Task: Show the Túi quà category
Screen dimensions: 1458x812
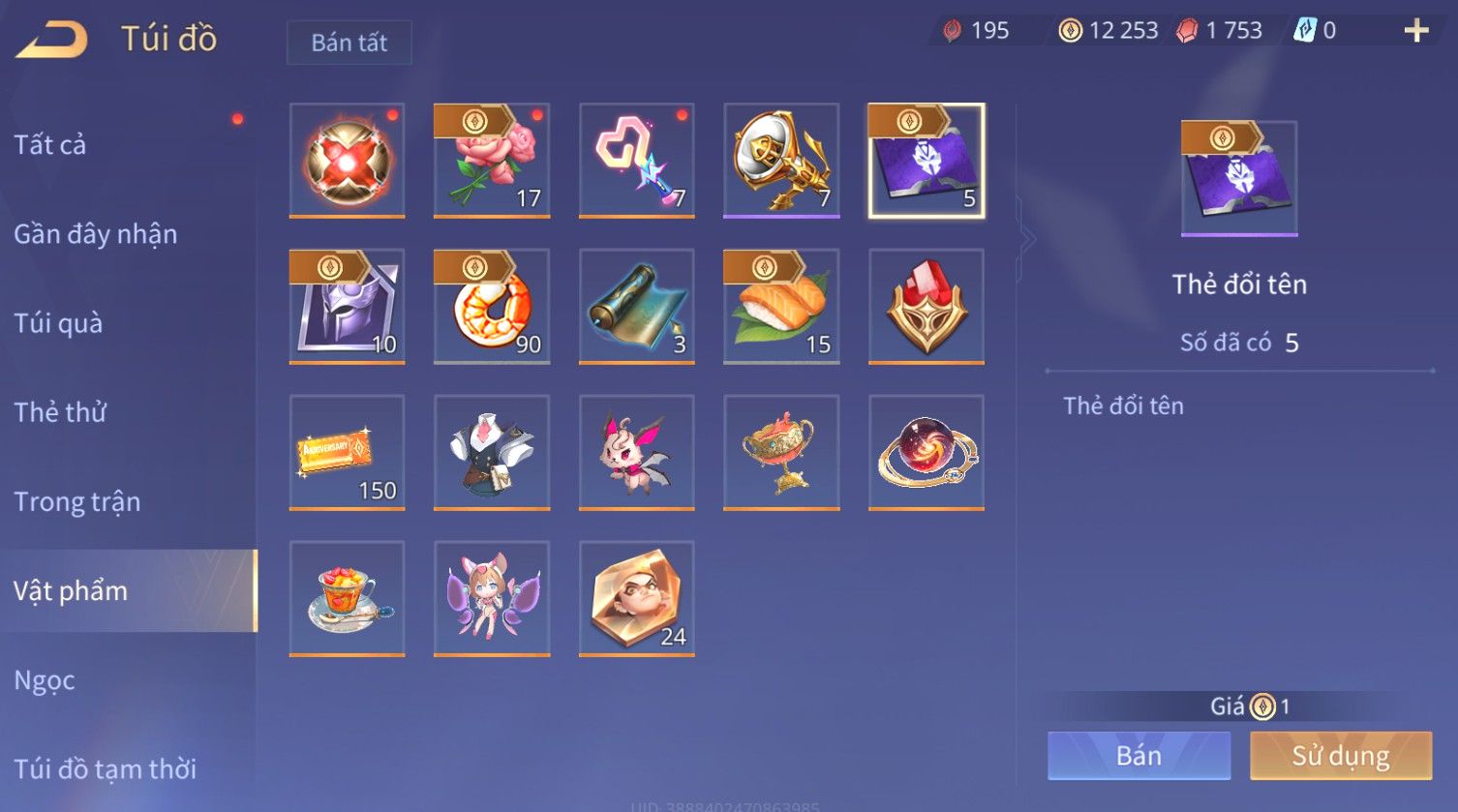Action: (58, 323)
